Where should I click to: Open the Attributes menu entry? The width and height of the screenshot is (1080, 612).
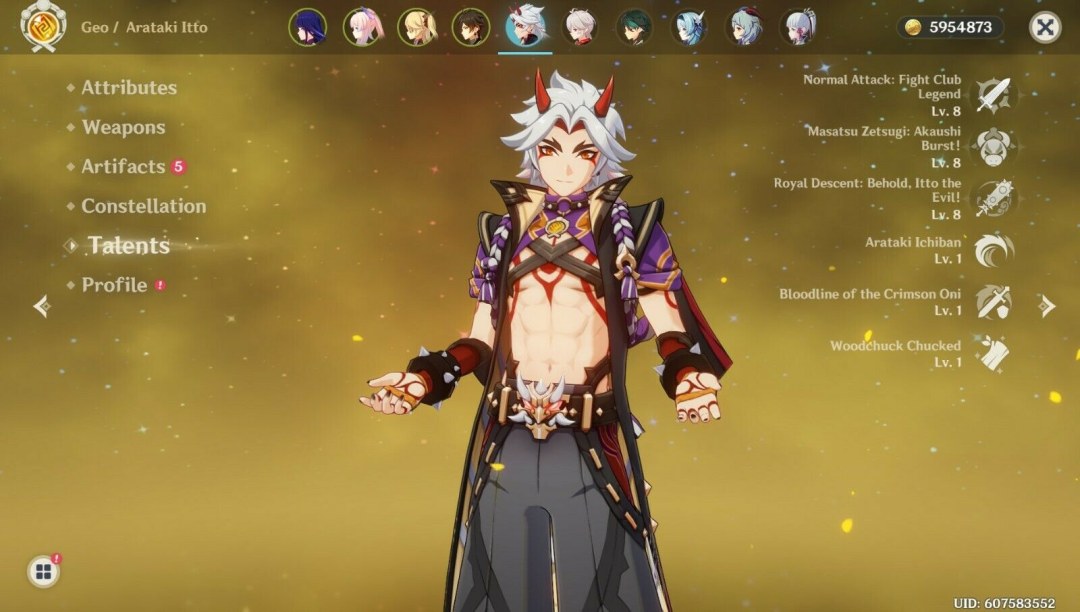point(128,88)
